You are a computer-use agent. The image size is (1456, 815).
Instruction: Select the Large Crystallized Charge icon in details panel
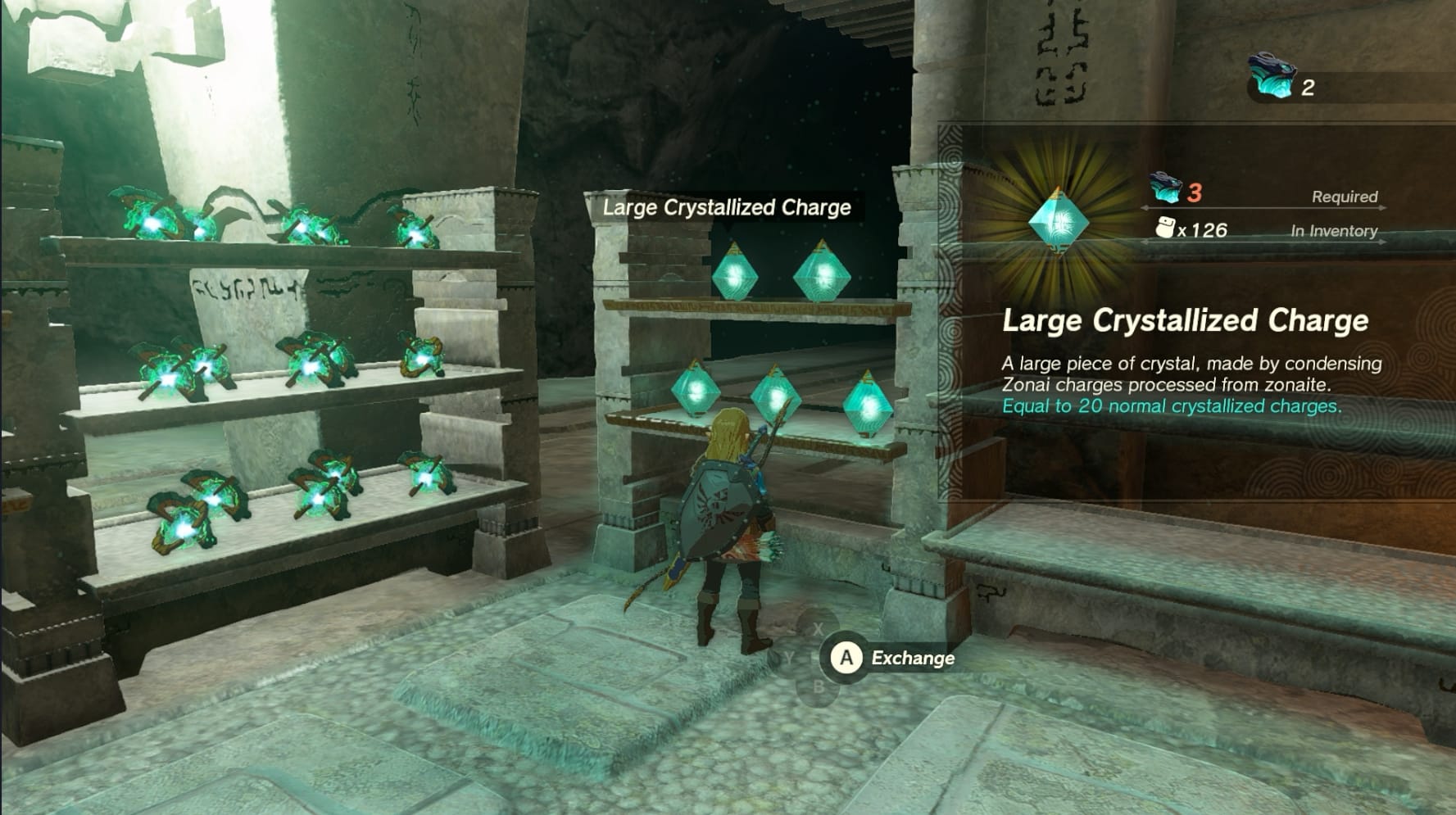click(1058, 220)
